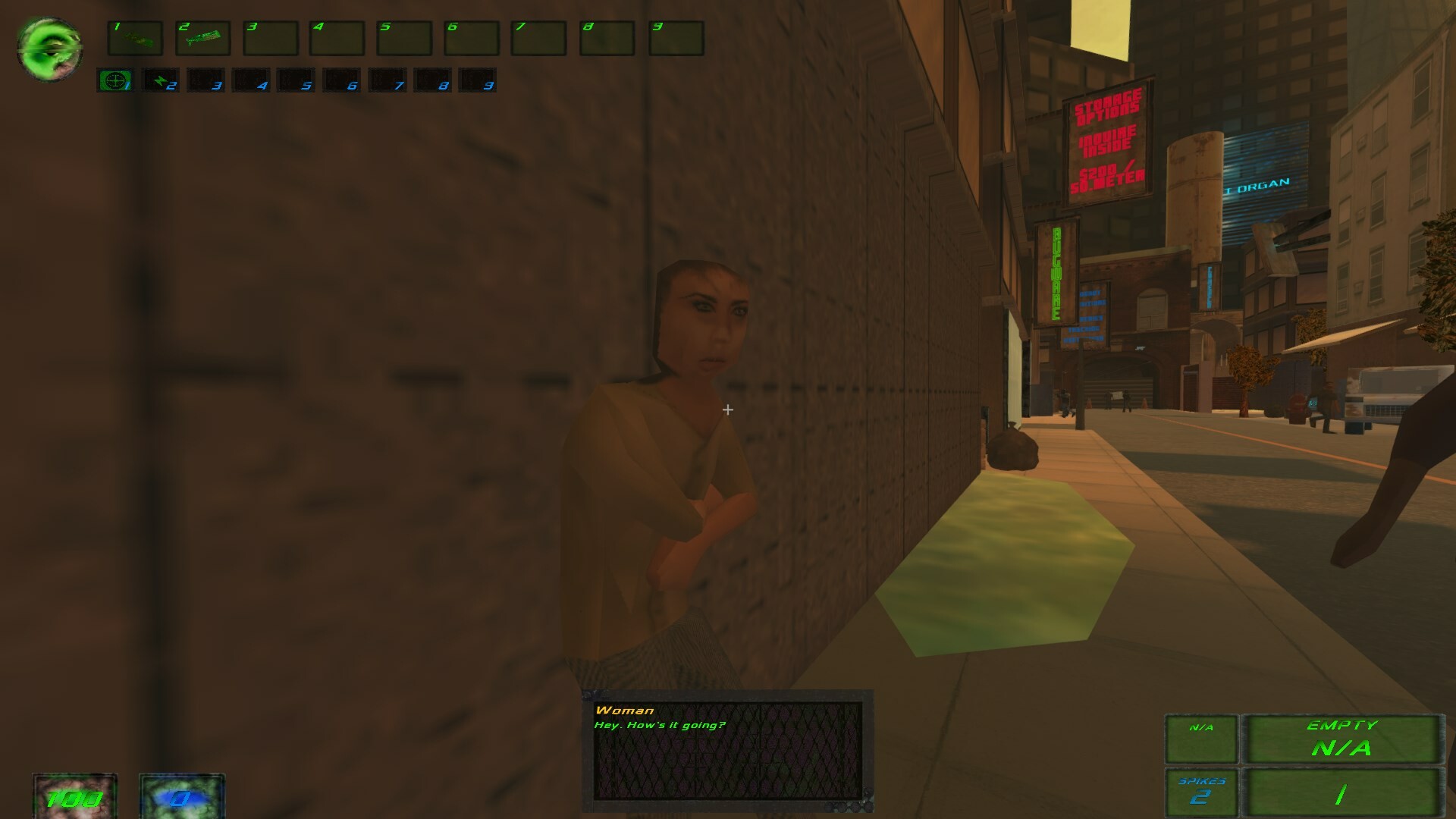Select weapon slot 2 with the shotgun icon
Viewport: 1456px width, 819px height.
pyautogui.click(x=203, y=39)
